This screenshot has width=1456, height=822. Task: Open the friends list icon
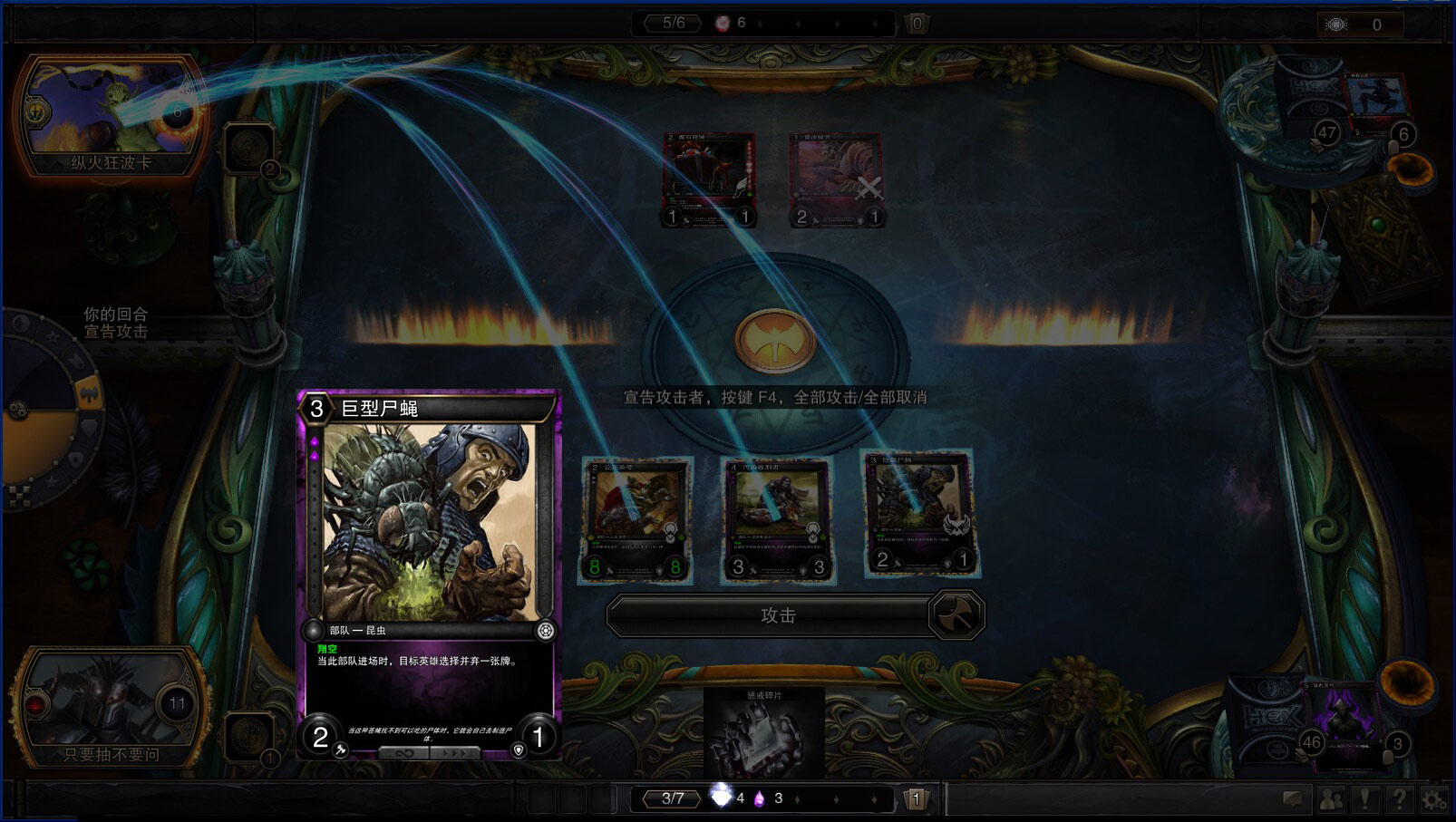click(x=1331, y=799)
